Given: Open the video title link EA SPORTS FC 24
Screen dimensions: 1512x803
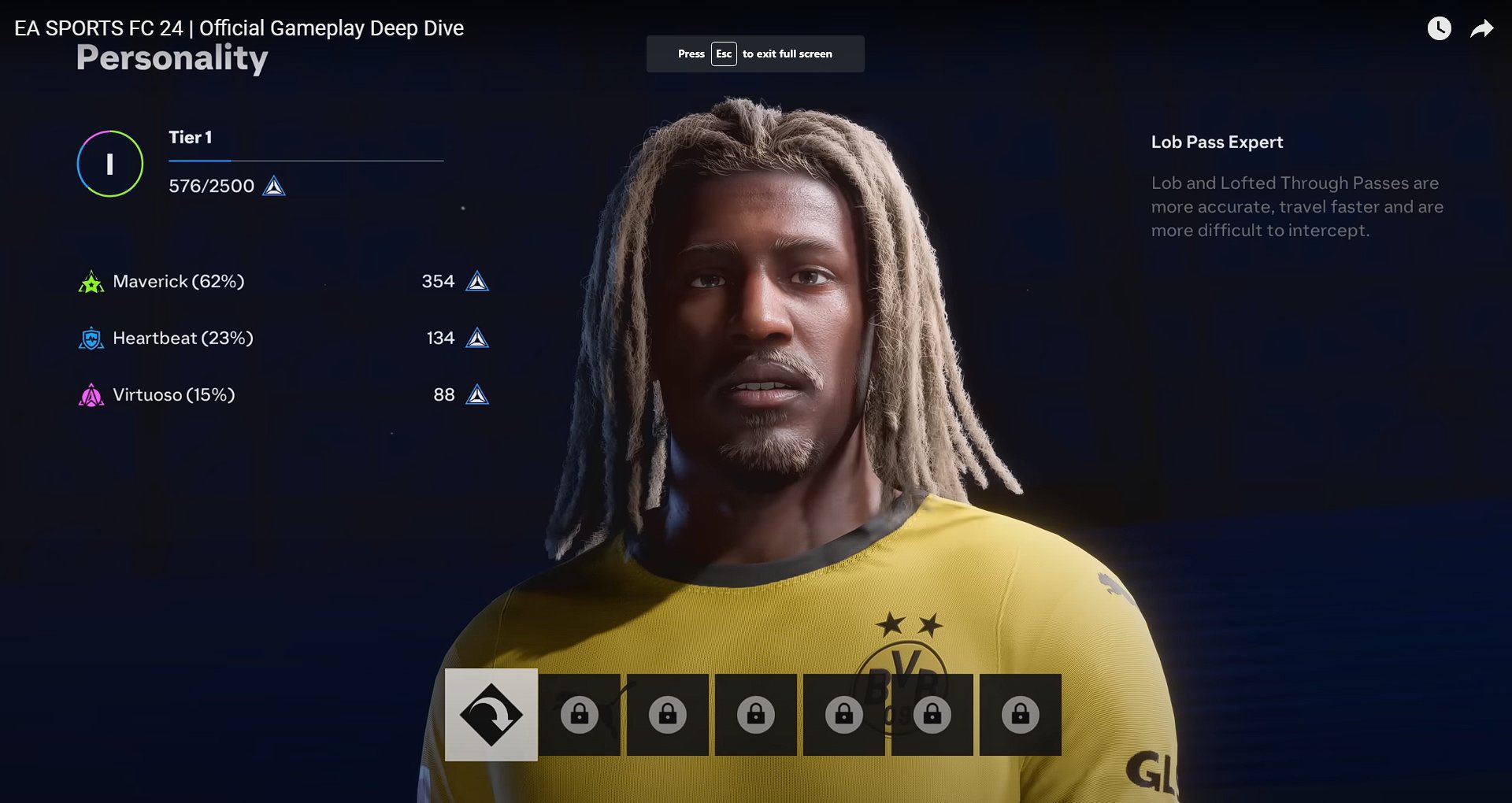Looking at the screenshot, I should click(x=236, y=28).
